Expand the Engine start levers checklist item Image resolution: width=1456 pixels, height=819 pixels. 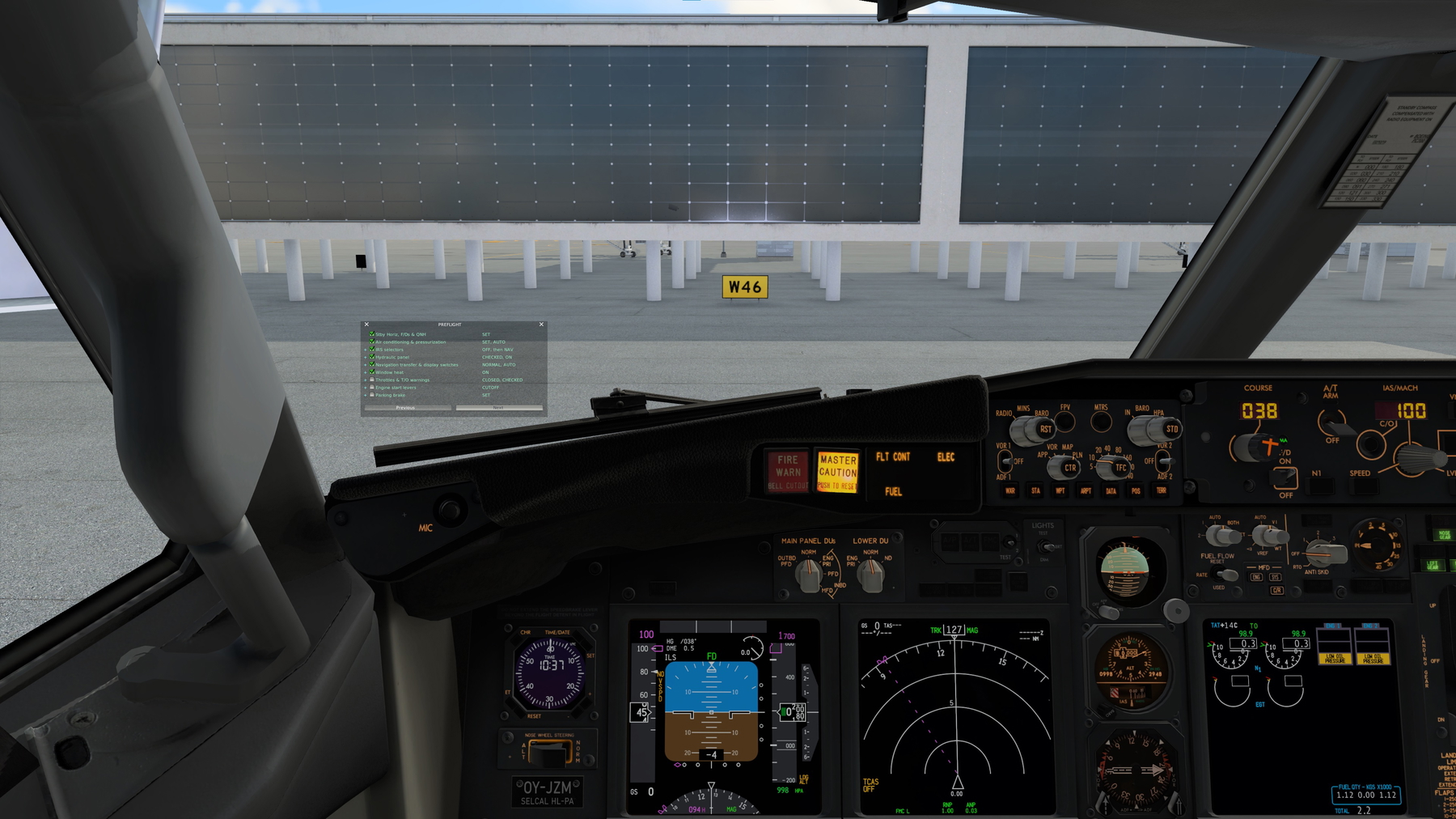pos(365,388)
